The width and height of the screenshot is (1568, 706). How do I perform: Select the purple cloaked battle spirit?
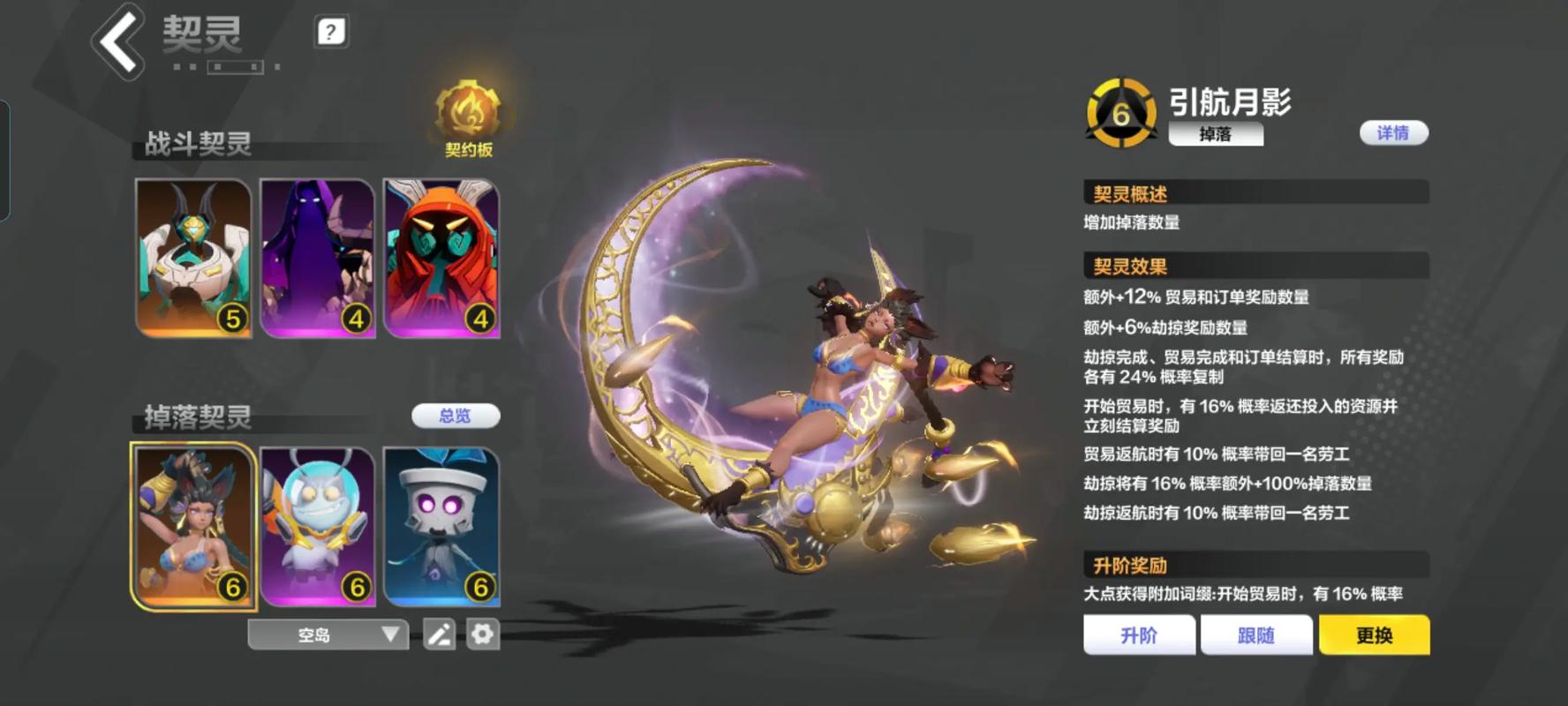(x=318, y=256)
